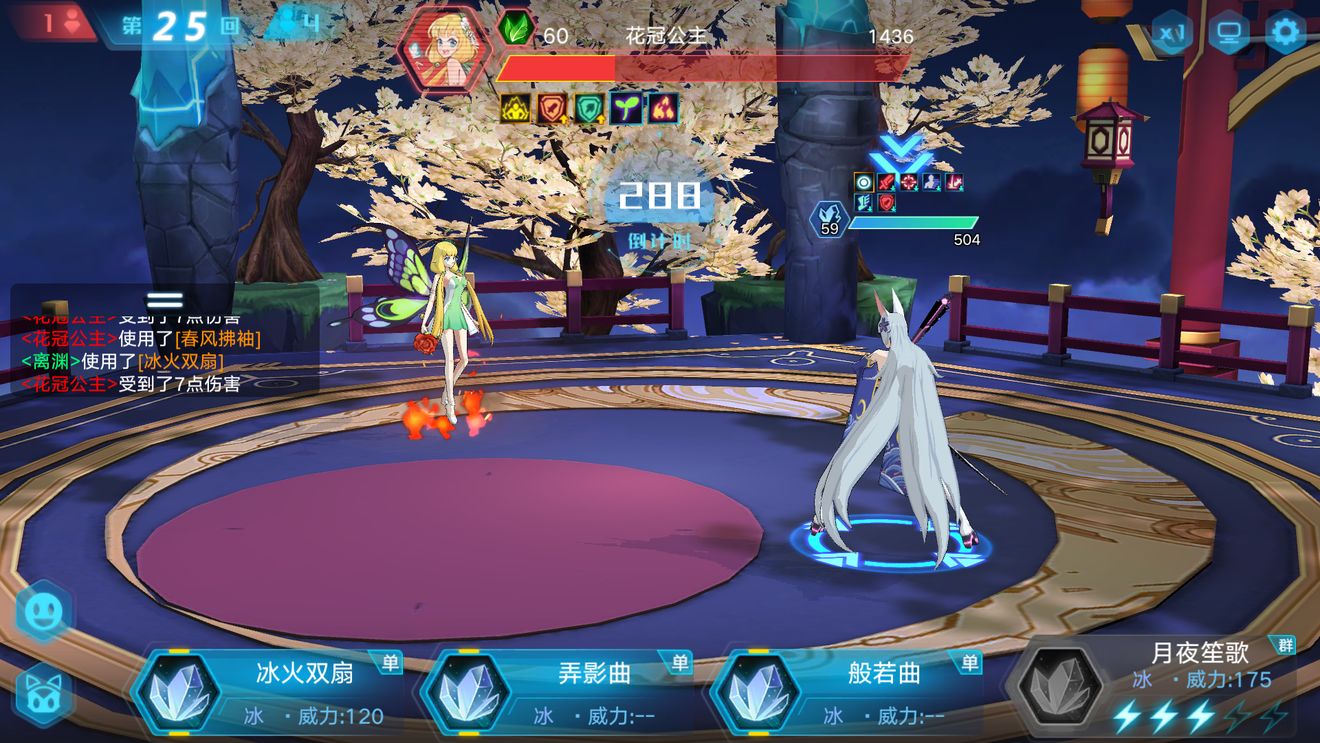Click the white ring buff icon on enemy buff row
1320x743 pixels.
[864, 182]
